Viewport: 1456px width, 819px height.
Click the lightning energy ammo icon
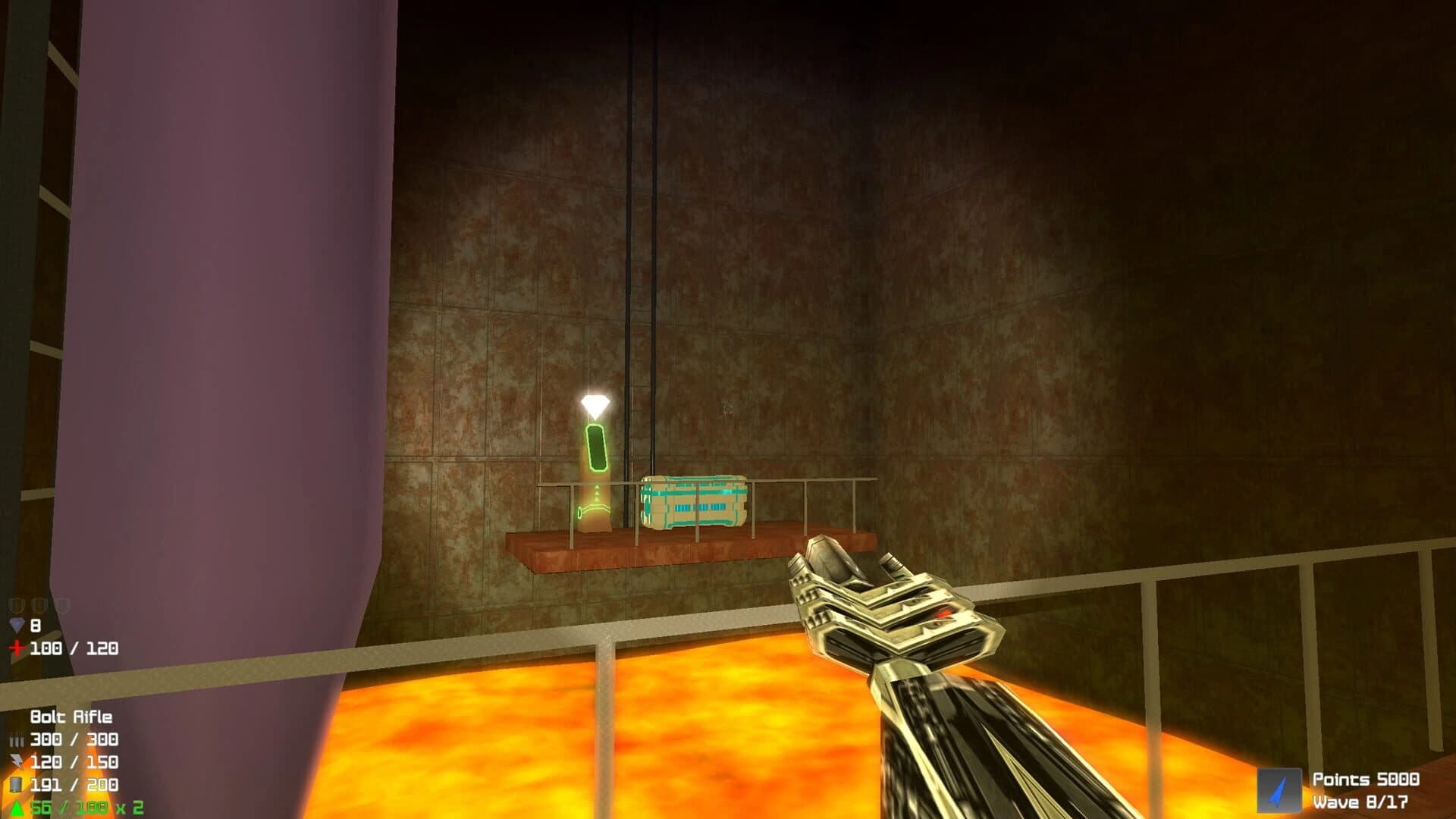16,763
